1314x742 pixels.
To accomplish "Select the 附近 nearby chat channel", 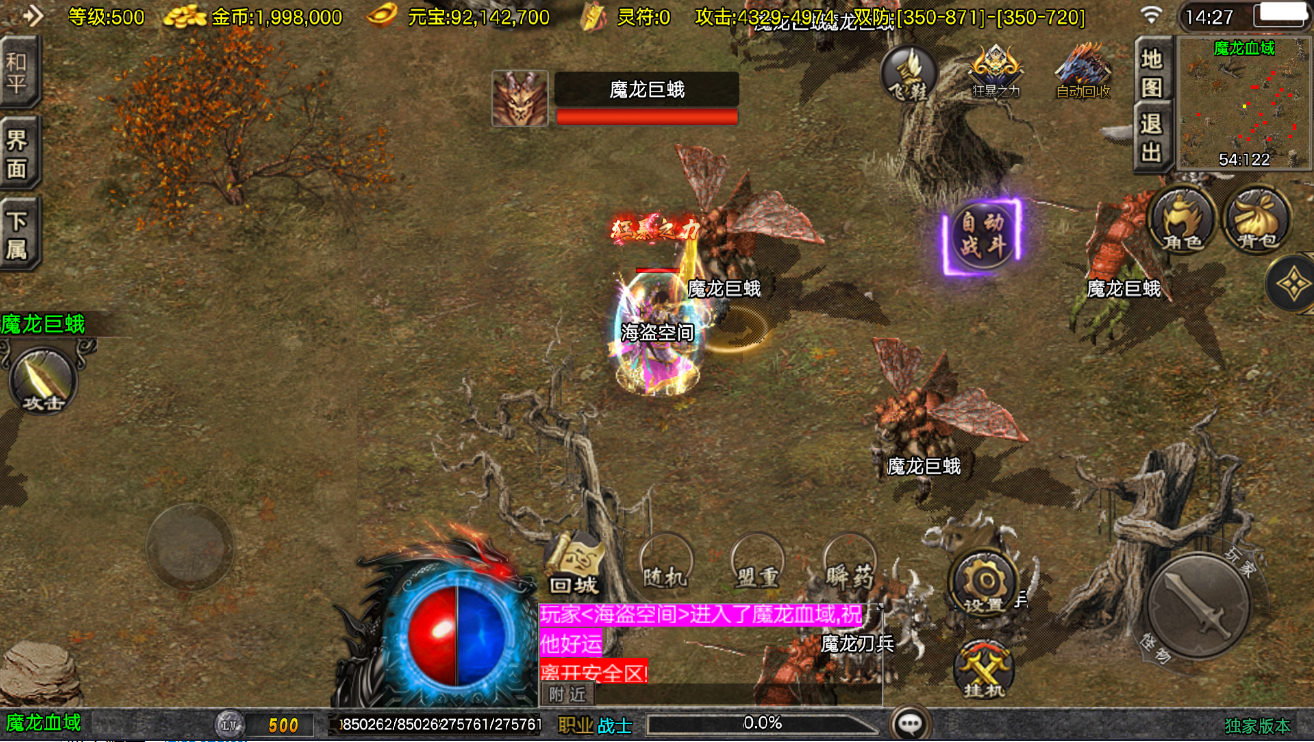I will [x=567, y=694].
